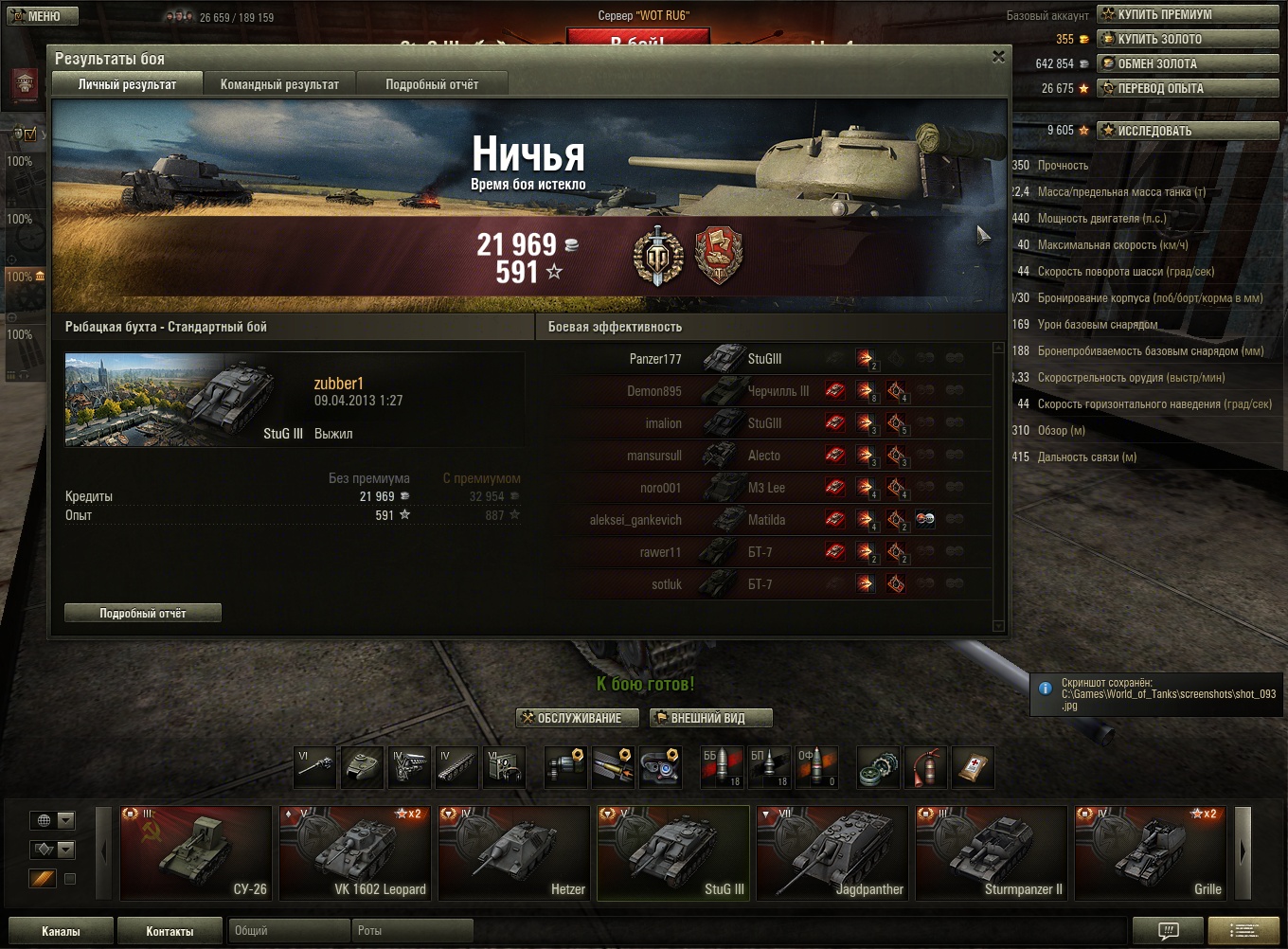Screen dimensions: 1288x949
Task: Click the Подробный отчёт button below the credits
Action: coord(143,614)
